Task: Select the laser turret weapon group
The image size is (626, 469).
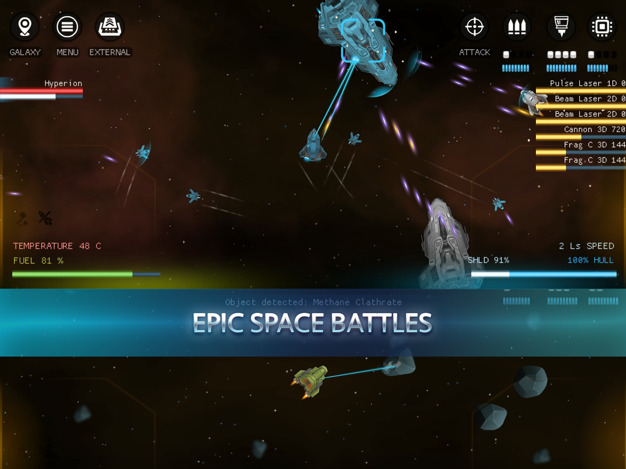Action: pos(561,27)
